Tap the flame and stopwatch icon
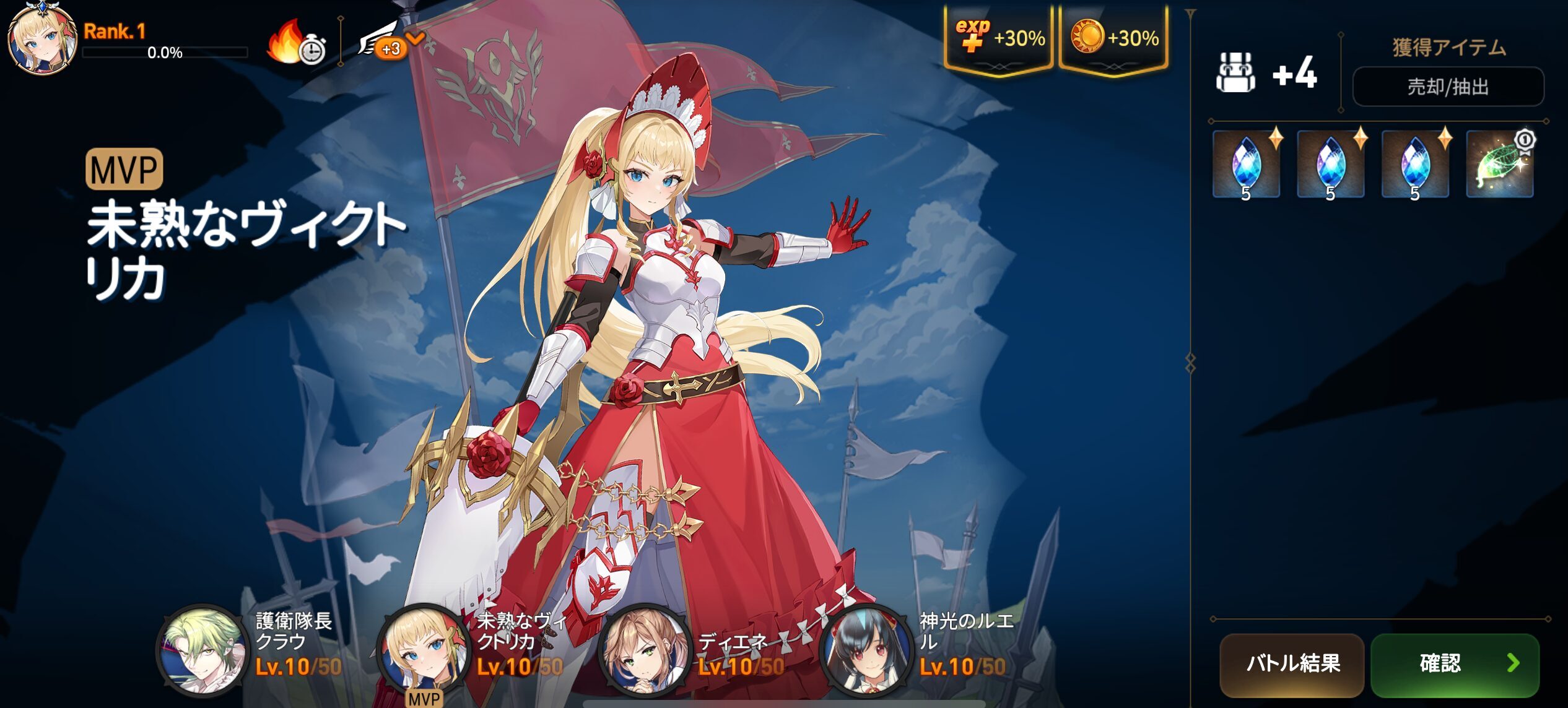Image resolution: width=1568 pixels, height=708 pixels. pyautogui.click(x=295, y=43)
